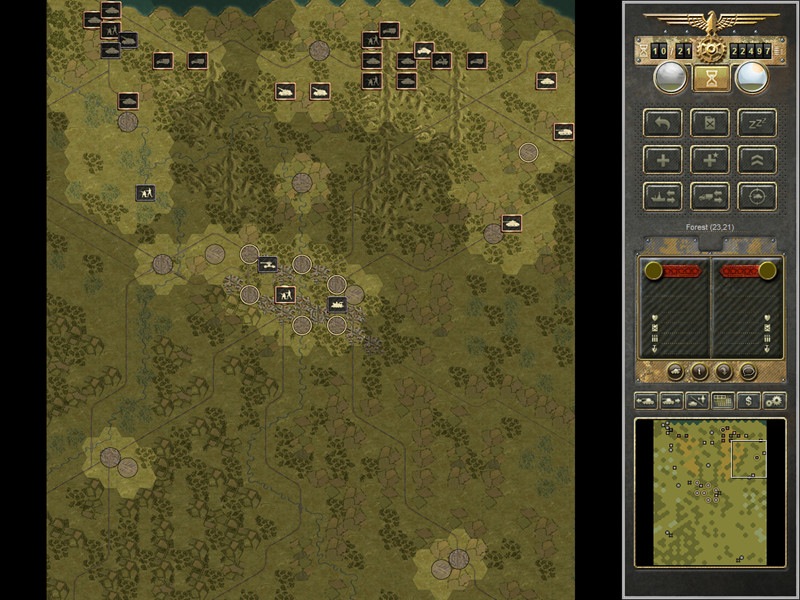
Task: Click the plus replacements button
Action: (662, 160)
